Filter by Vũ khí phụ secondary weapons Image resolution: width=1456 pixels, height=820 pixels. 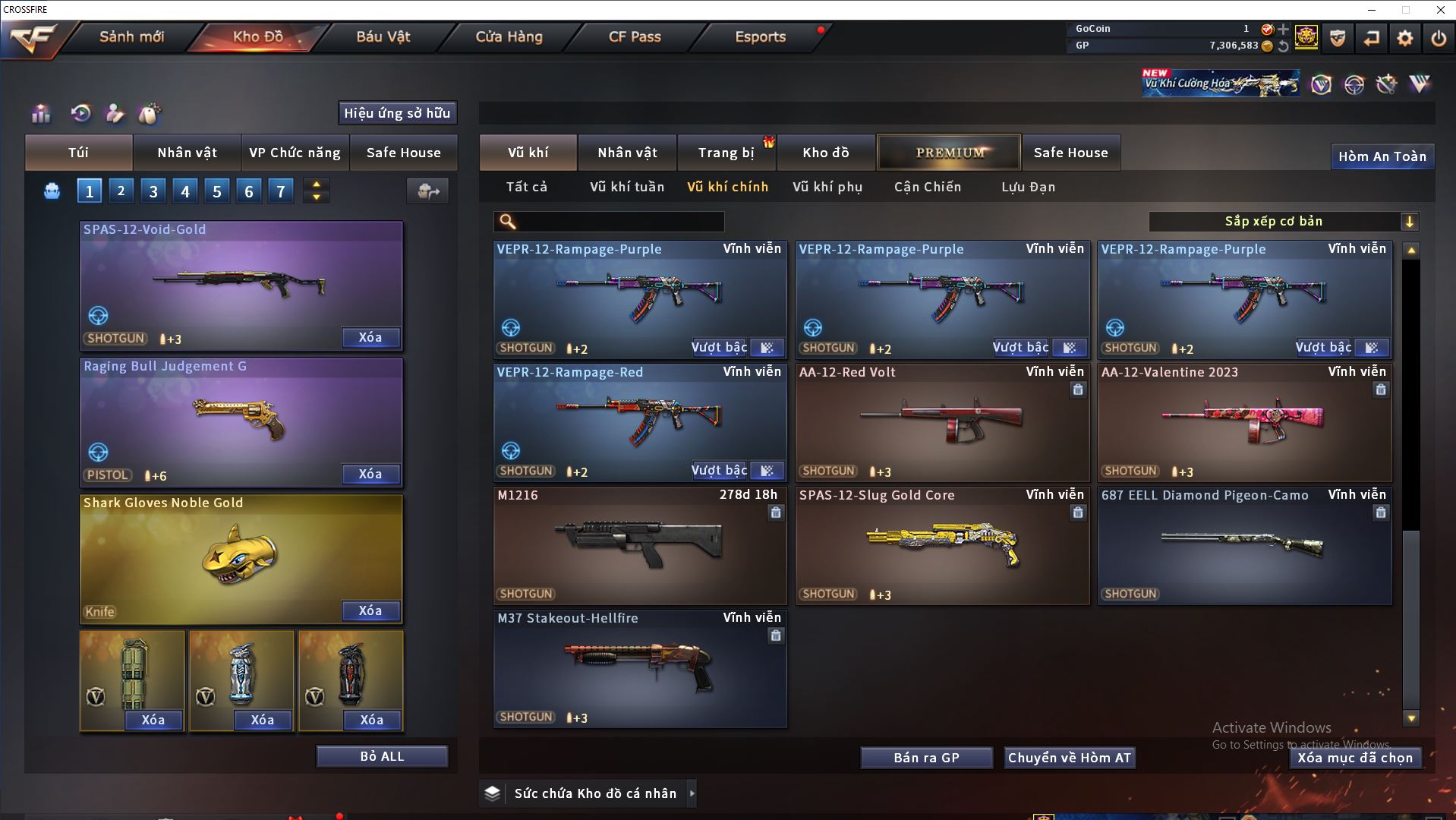coord(827,187)
